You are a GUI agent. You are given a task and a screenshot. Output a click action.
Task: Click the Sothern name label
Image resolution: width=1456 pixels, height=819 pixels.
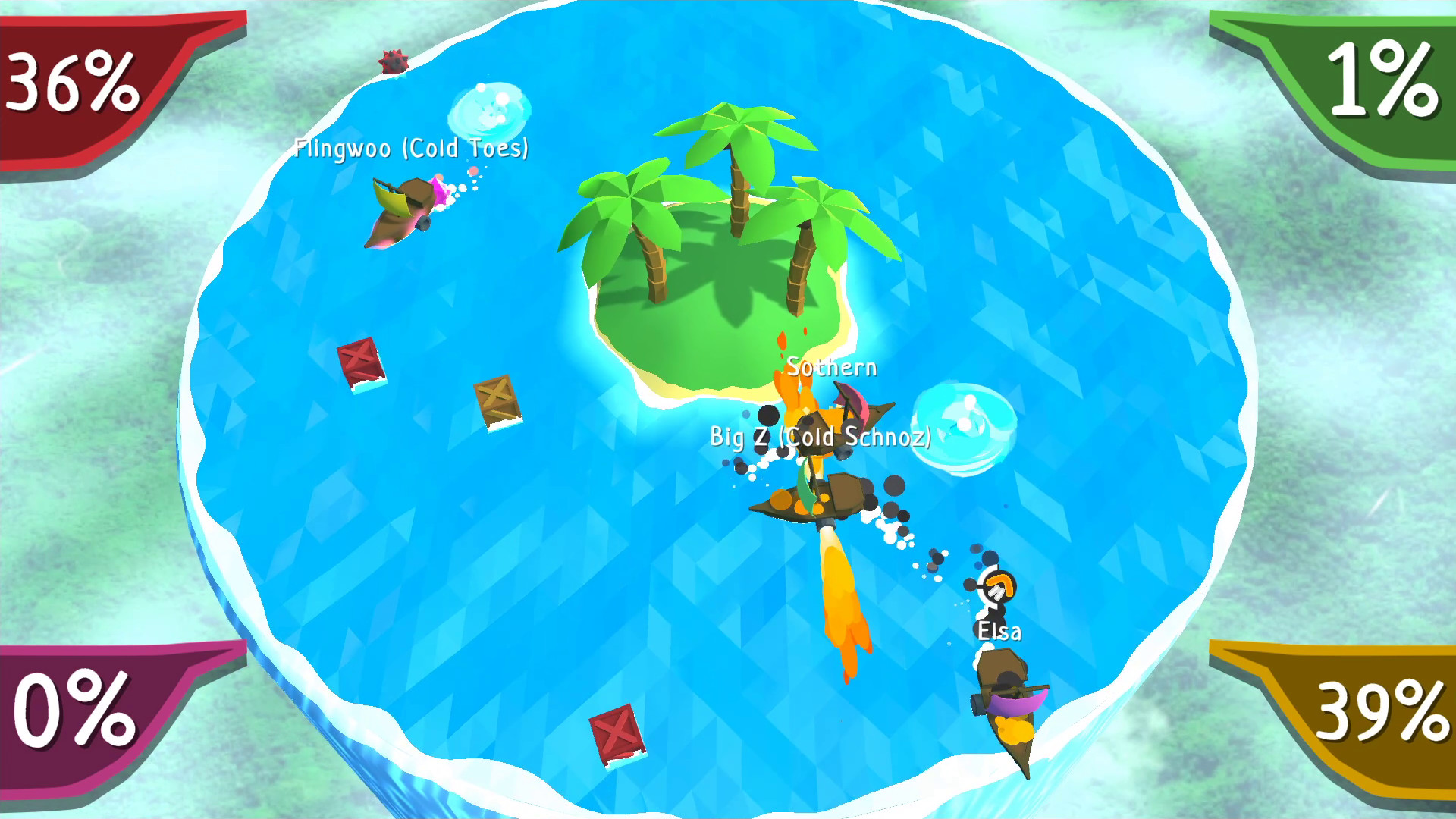pos(833,366)
